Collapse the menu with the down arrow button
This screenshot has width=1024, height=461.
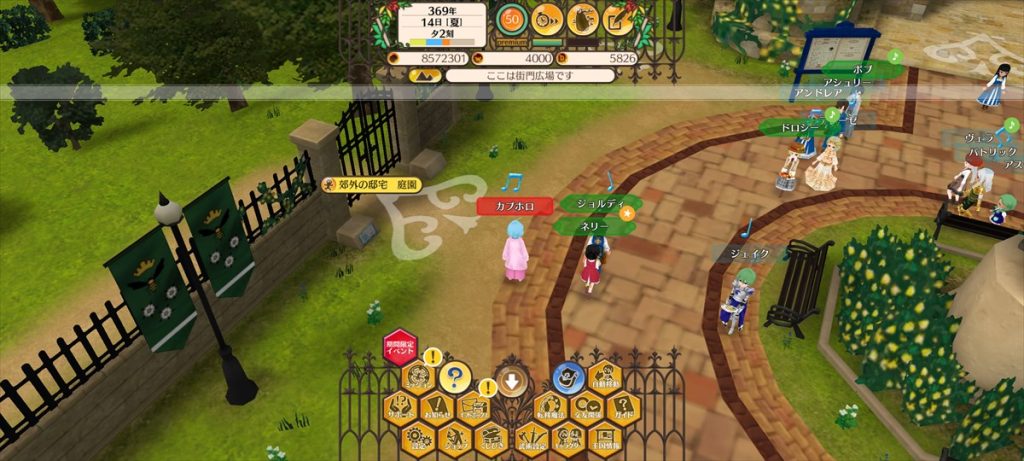tap(511, 380)
